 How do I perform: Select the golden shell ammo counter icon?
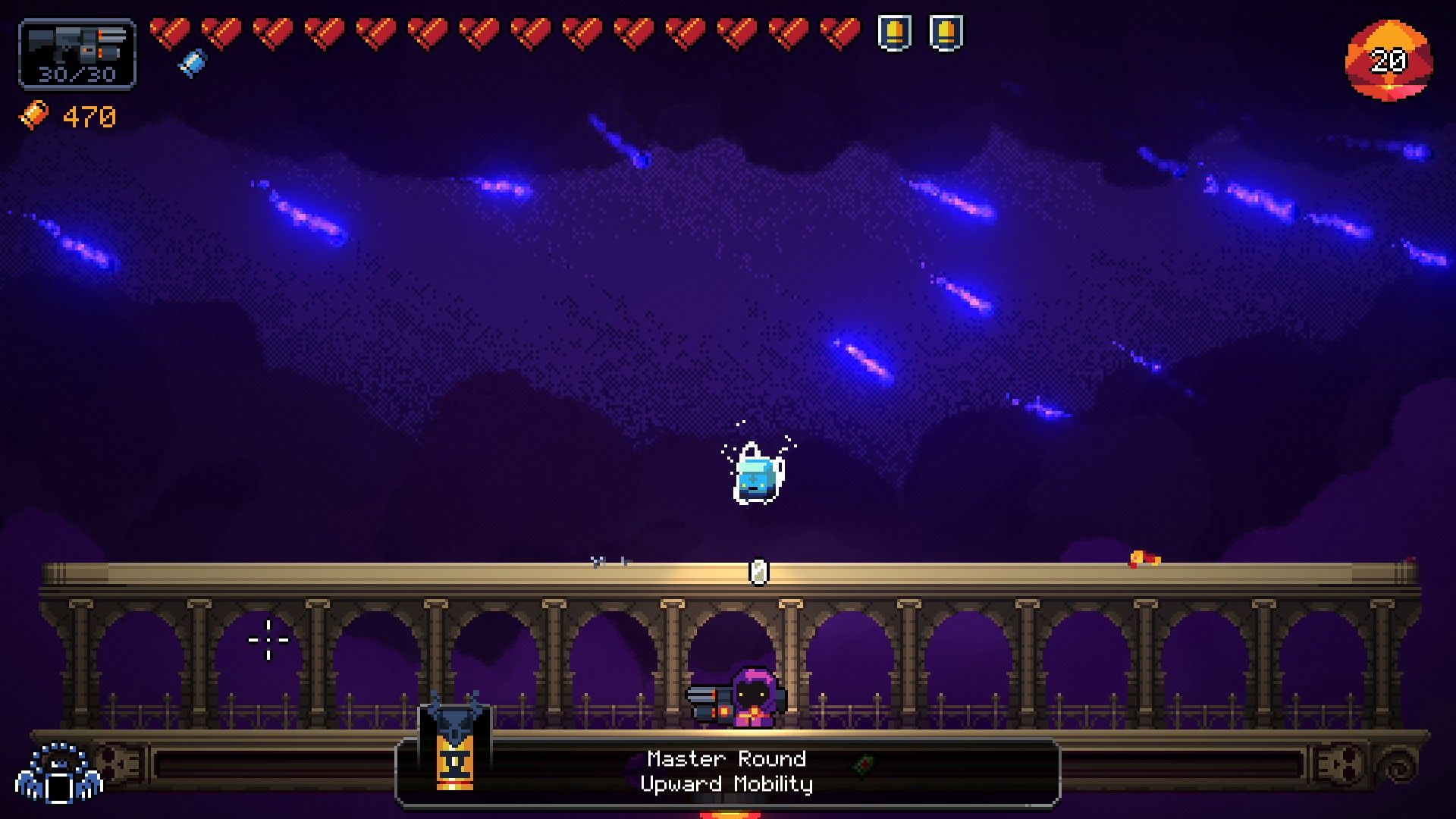point(33,116)
